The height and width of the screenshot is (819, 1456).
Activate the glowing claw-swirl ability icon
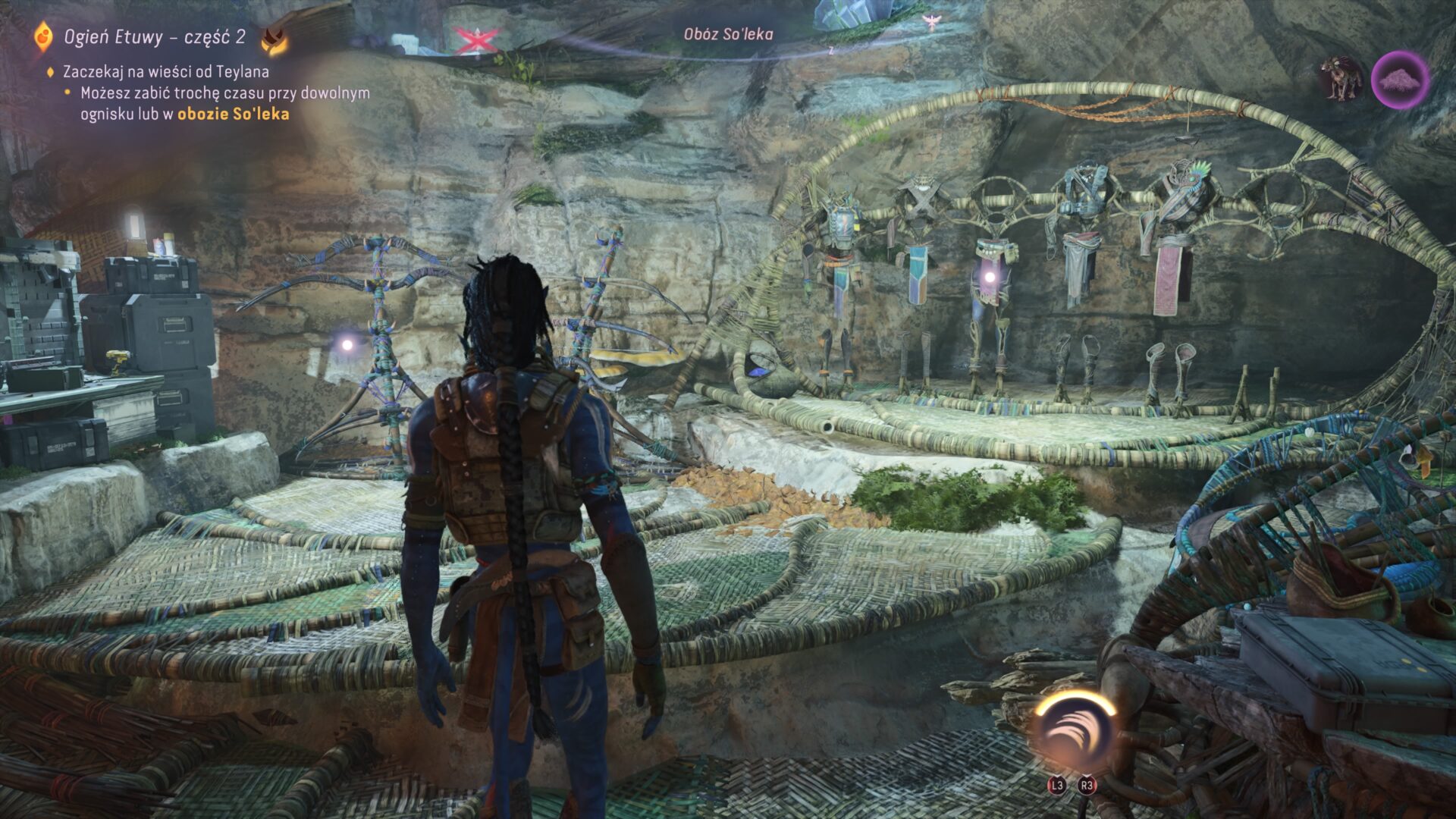pos(1075,730)
